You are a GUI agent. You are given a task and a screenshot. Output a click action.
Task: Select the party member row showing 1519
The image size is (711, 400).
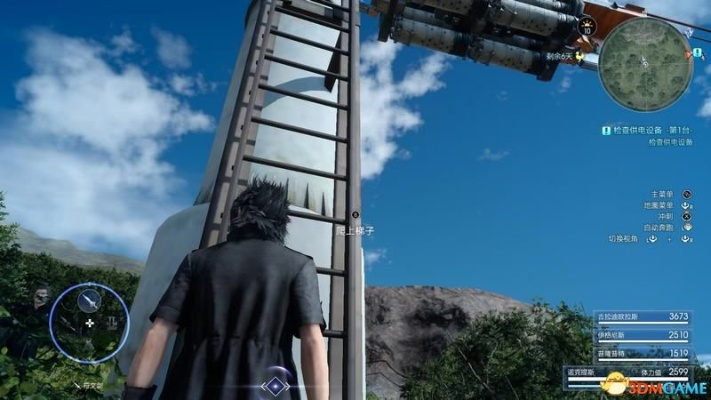(644, 352)
